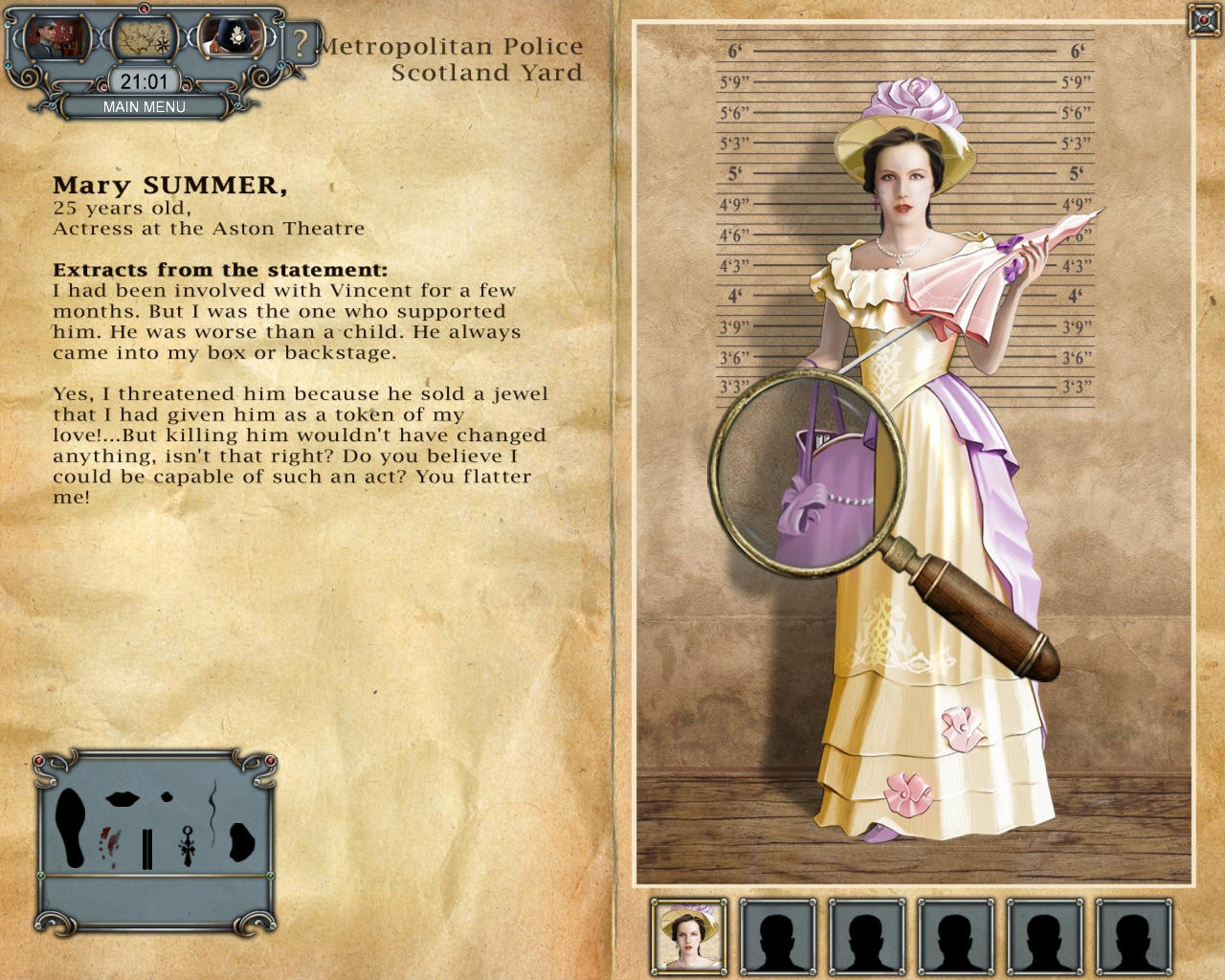
Task: Select the blood stain clue
Action: click(x=110, y=845)
